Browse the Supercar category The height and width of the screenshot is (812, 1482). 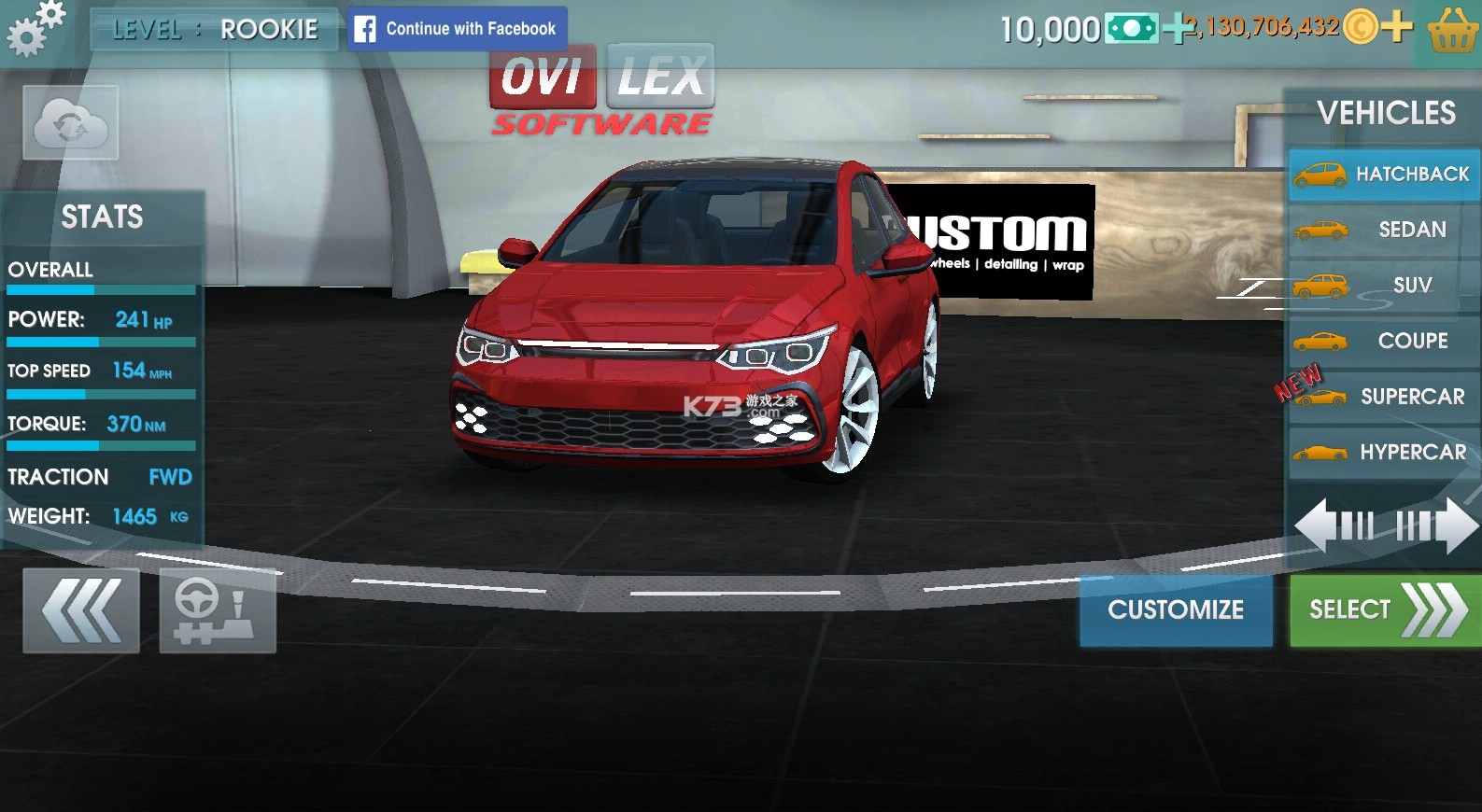pyautogui.click(x=1384, y=397)
